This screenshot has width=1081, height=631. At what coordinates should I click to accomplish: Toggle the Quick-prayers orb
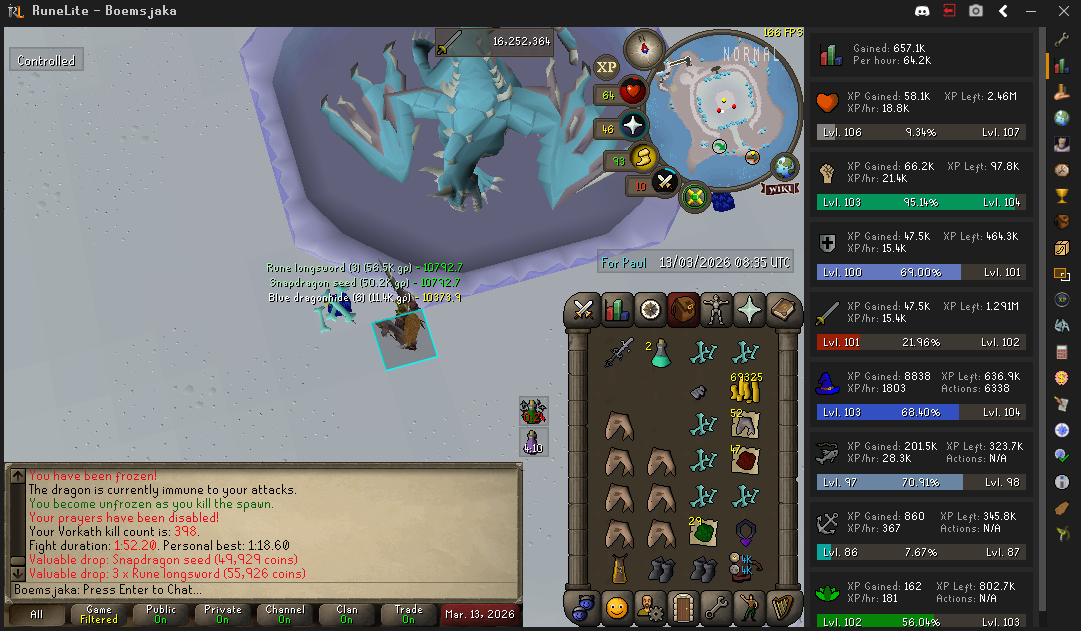[x=633, y=127]
